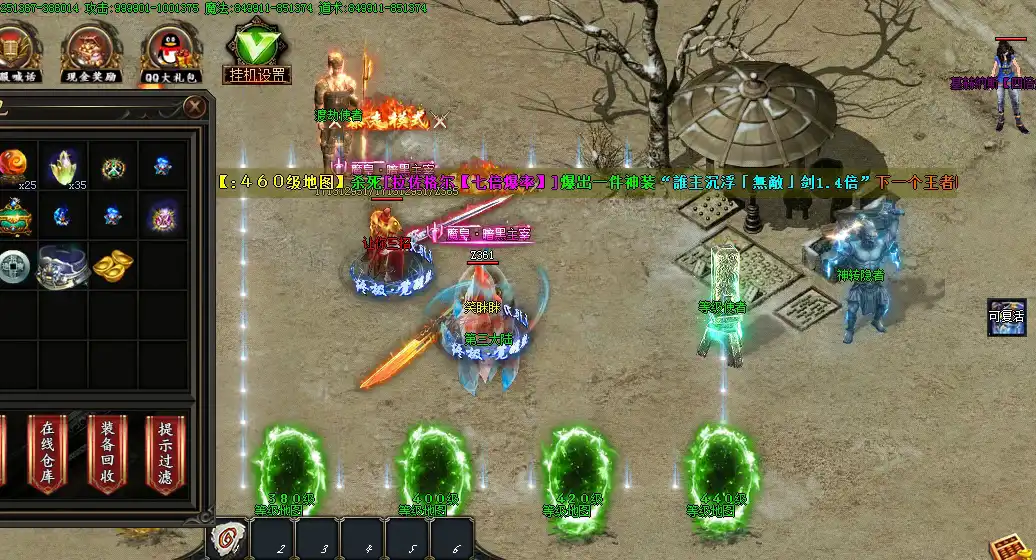Close the inventory bag panel
1036x560 pixels.
(x=193, y=106)
